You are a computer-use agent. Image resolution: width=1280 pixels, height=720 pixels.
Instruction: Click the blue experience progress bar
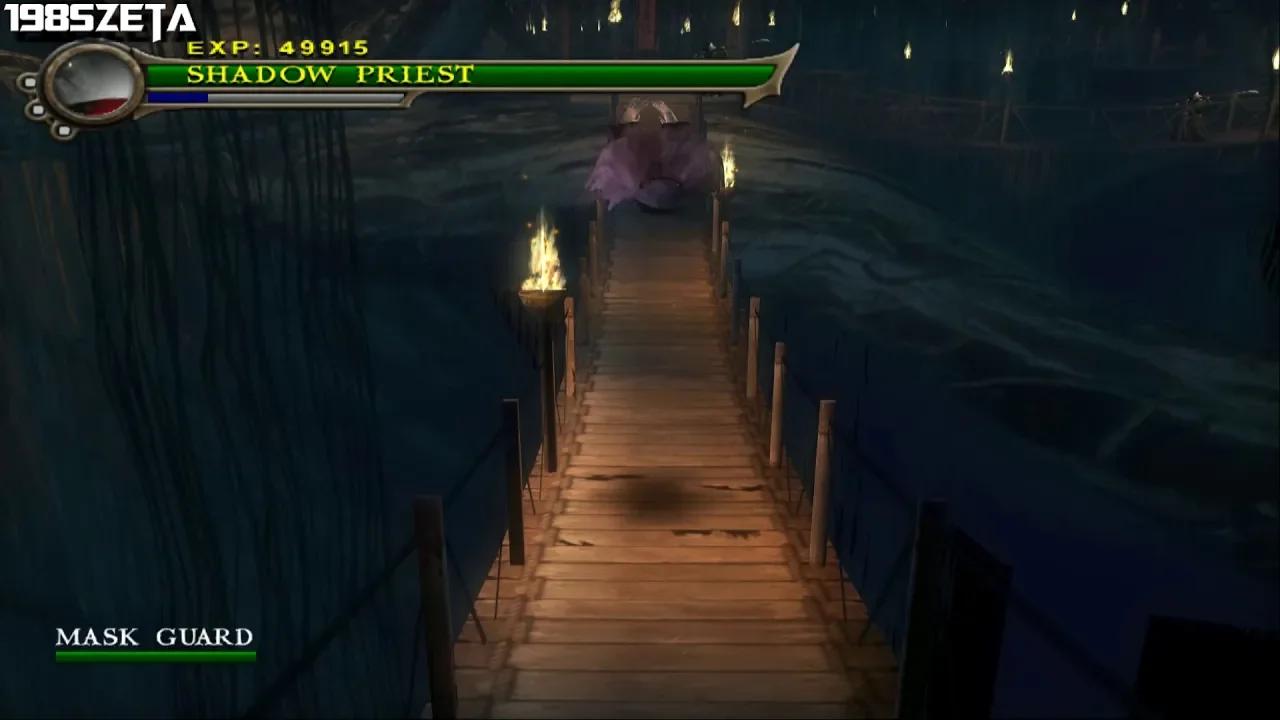pyautogui.click(x=180, y=96)
